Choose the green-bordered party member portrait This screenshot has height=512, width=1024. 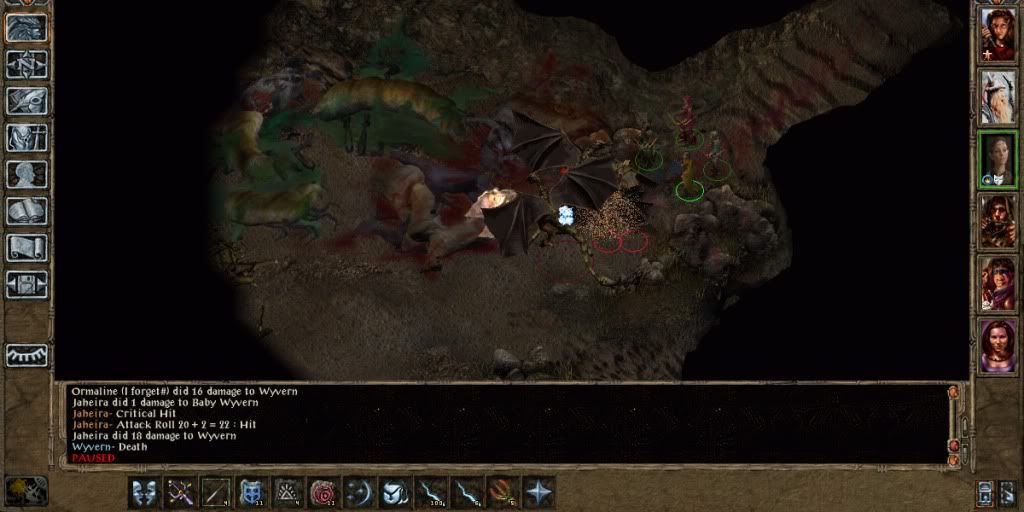click(998, 159)
